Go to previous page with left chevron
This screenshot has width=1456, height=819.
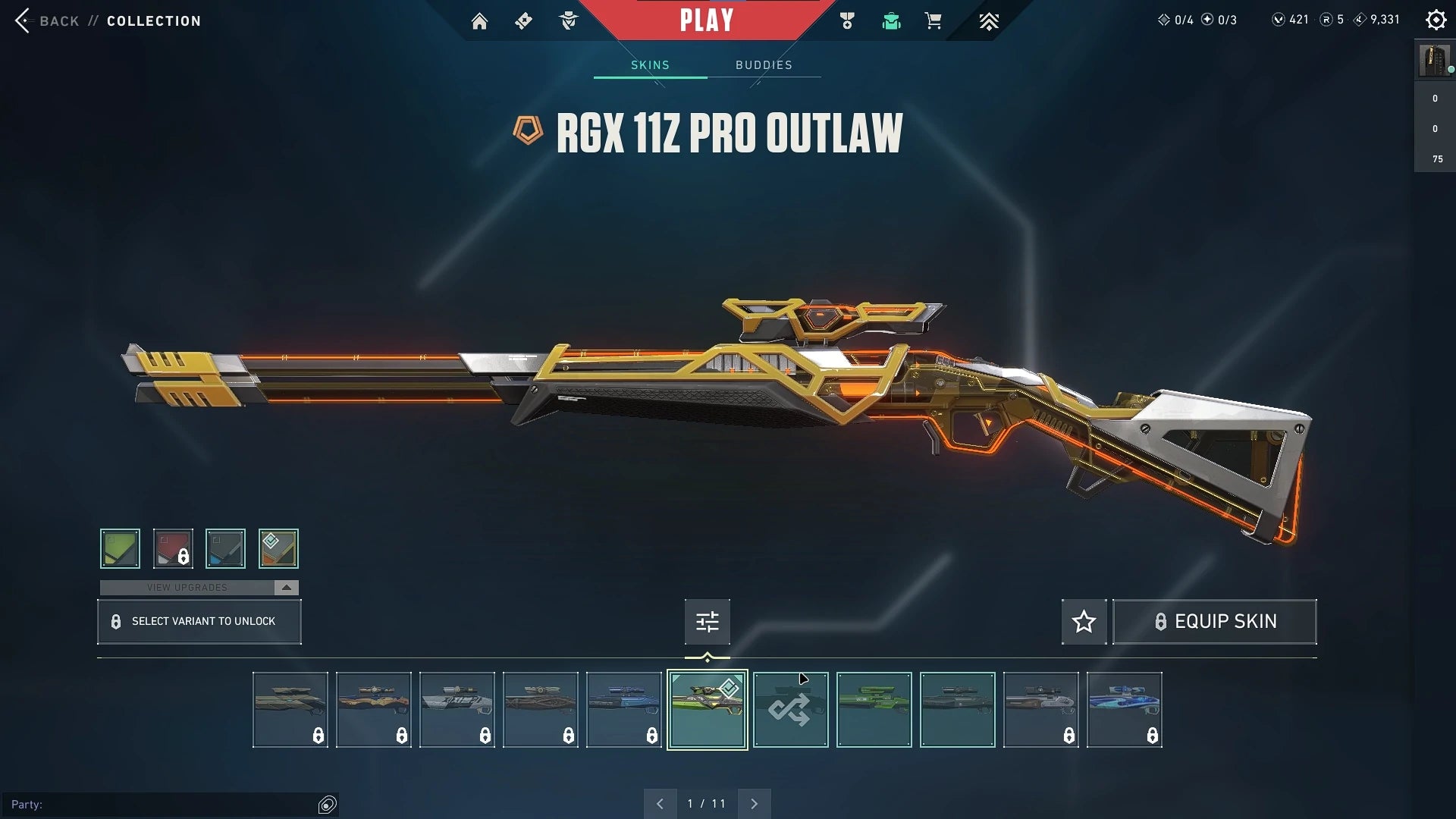coord(660,802)
